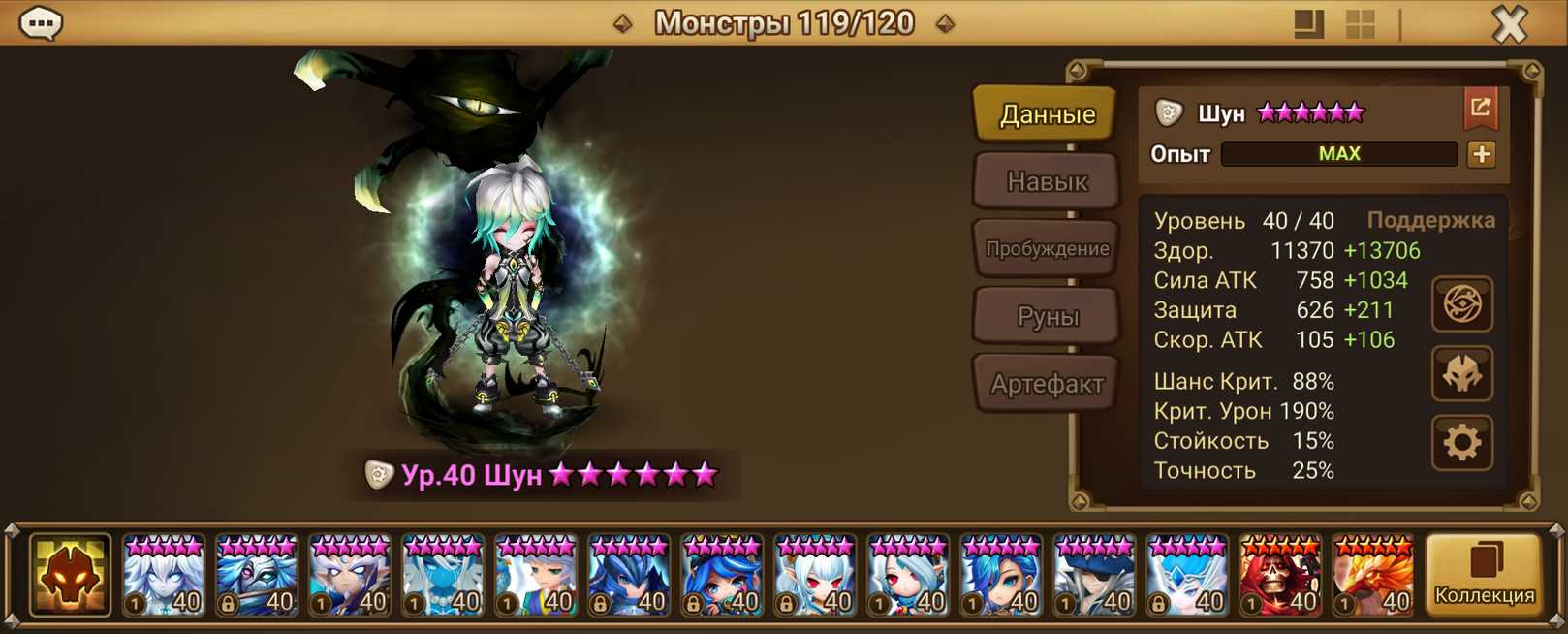Share Шун using the red share icon
The width and height of the screenshot is (1568, 634).
pos(1481,108)
